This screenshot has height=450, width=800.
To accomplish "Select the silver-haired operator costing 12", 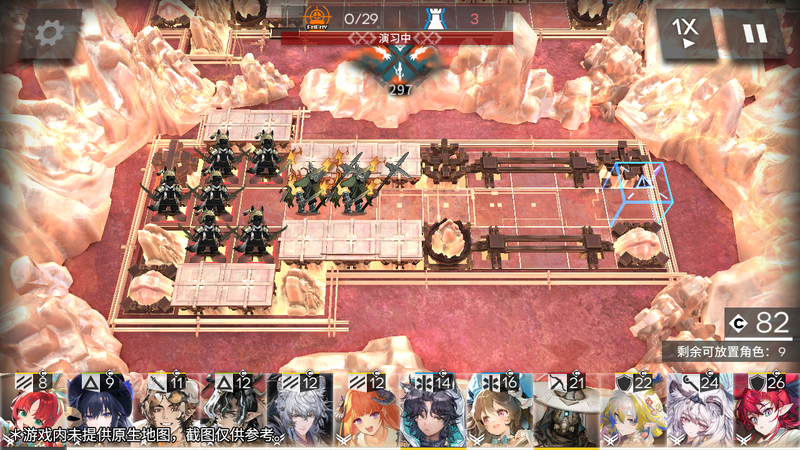I will click(300, 412).
